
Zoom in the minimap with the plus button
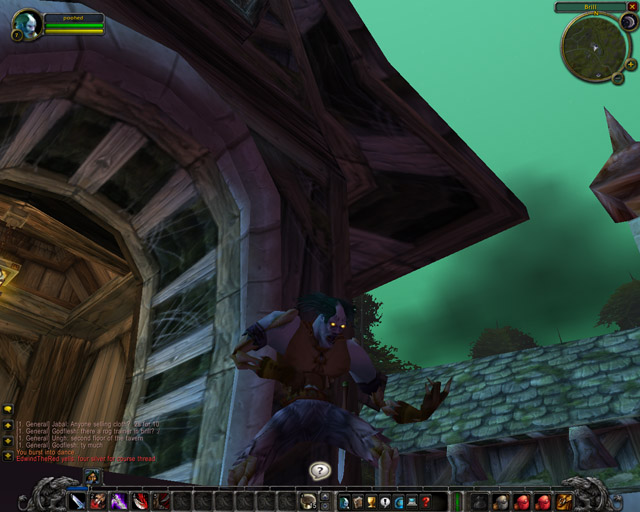tap(631, 64)
